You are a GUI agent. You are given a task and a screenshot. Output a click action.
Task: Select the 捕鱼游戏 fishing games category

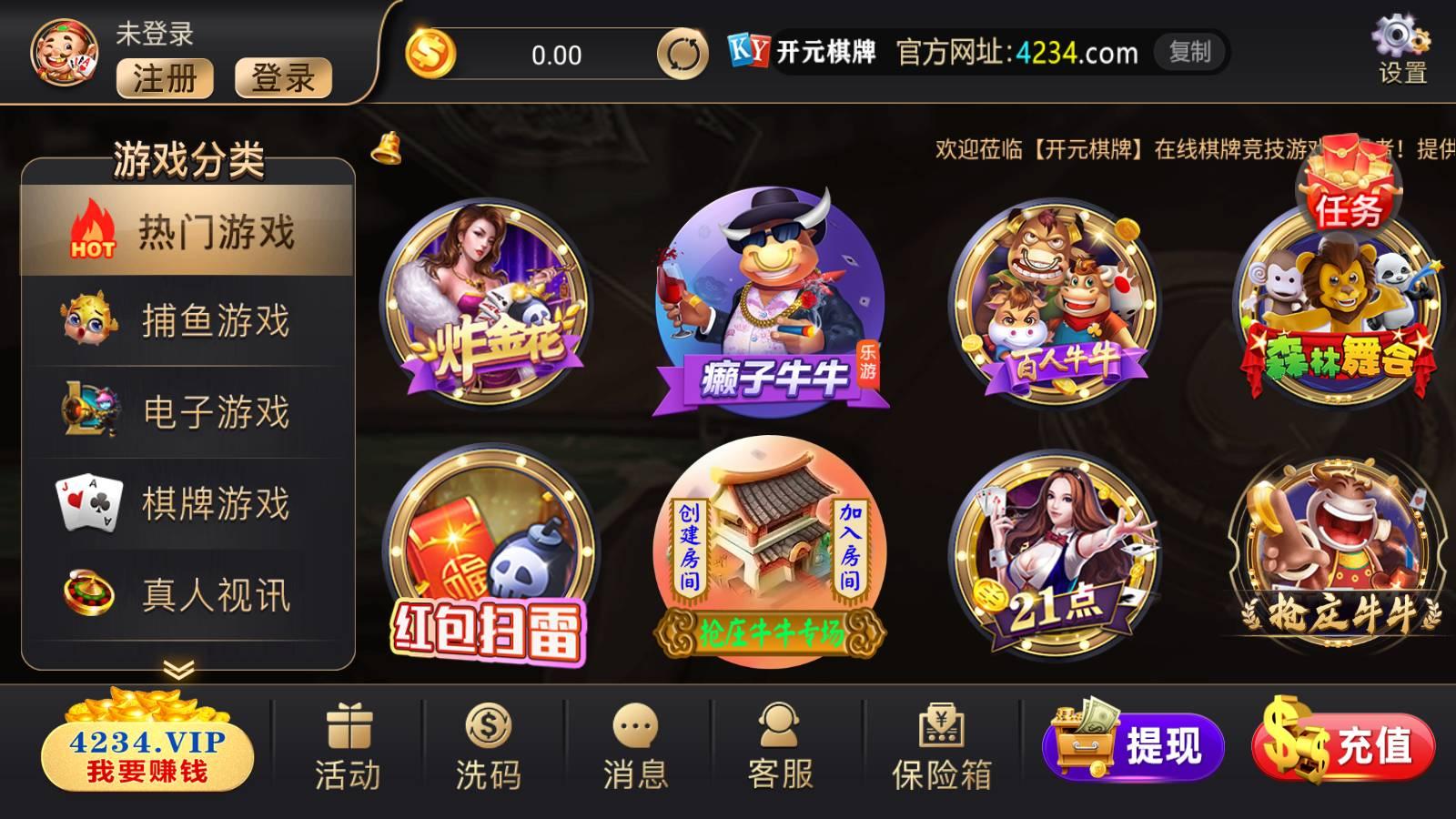coord(182,318)
